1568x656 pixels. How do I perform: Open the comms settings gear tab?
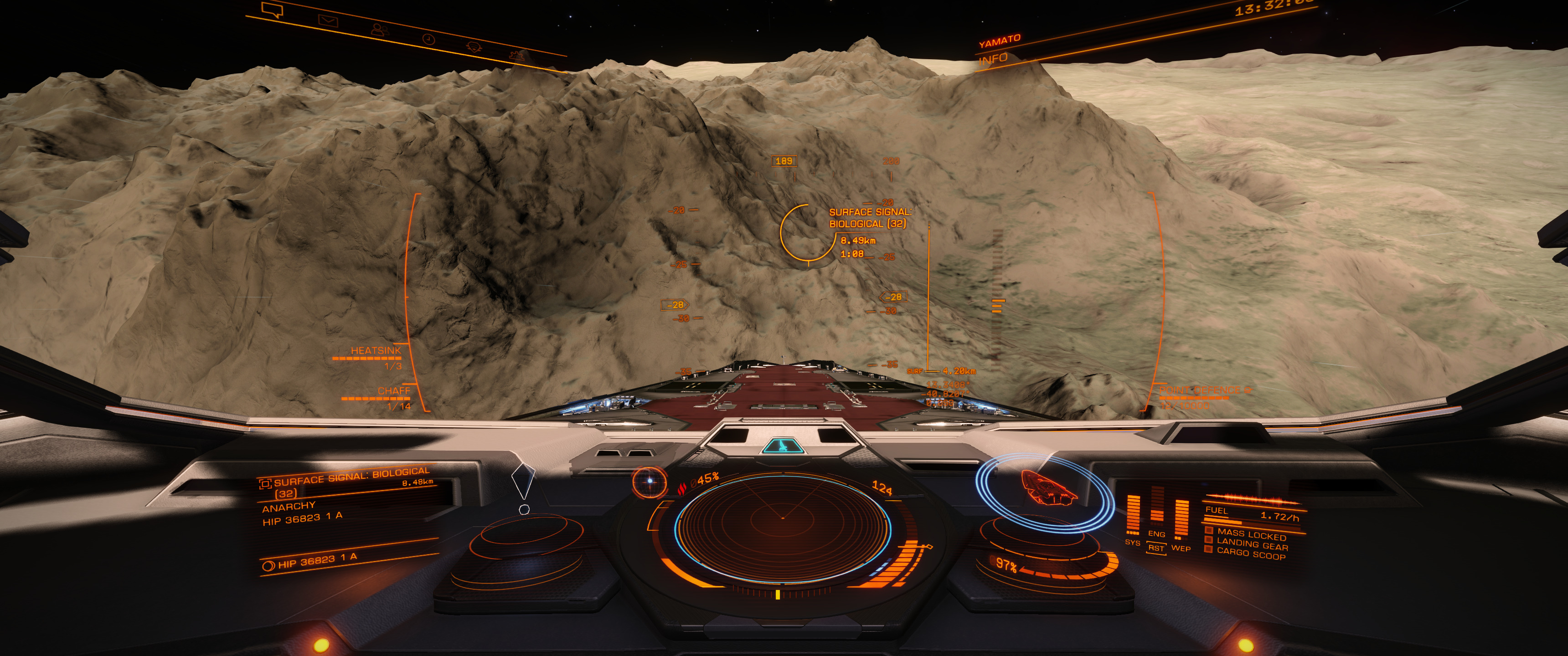(517, 56)
